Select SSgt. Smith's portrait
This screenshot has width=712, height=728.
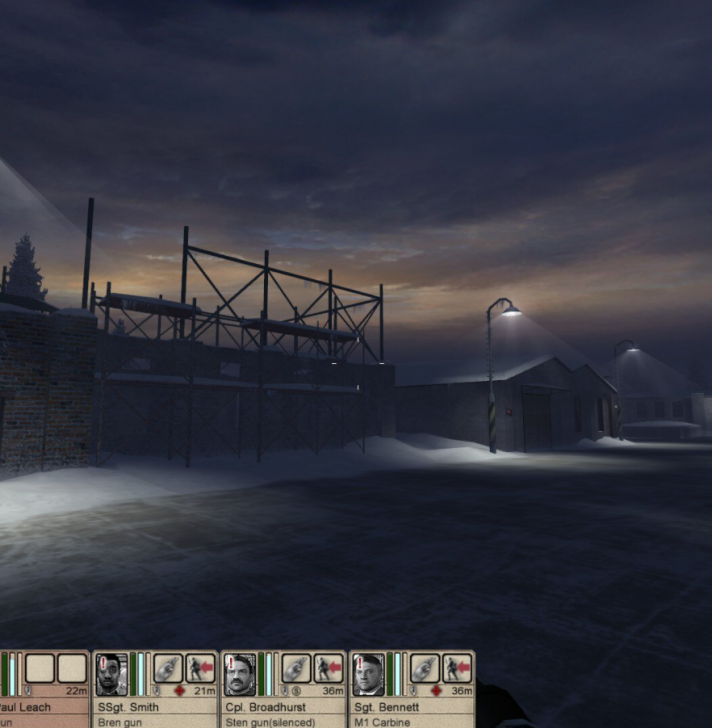(x=111, y=674)
